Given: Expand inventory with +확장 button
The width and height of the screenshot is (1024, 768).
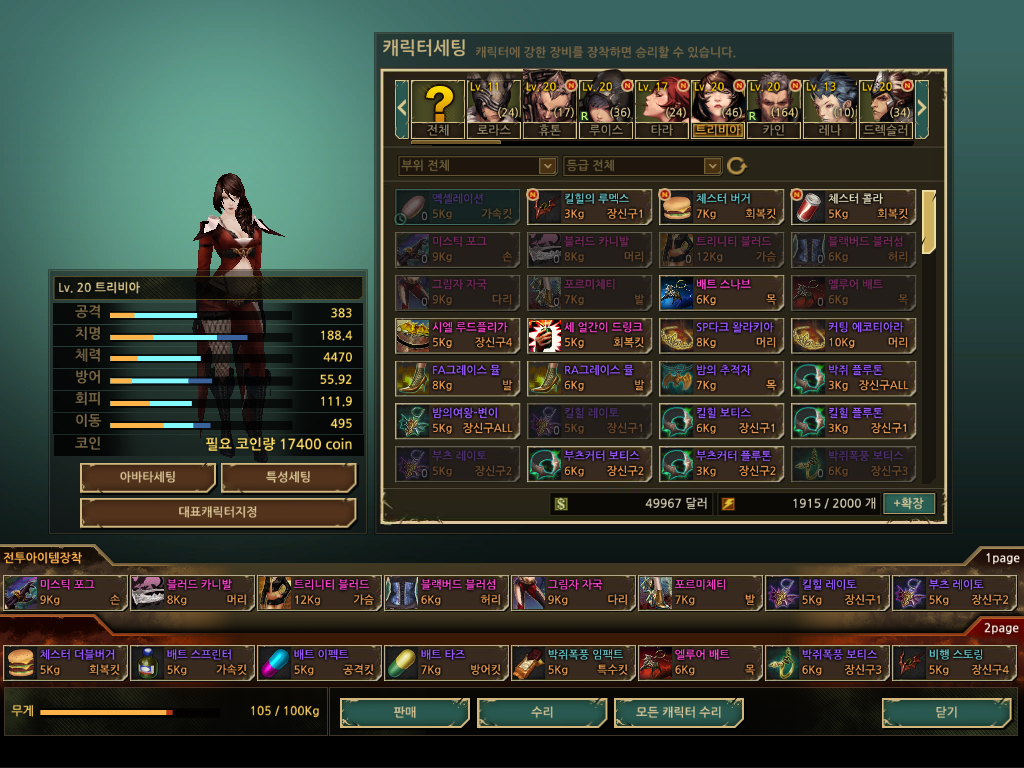Looking at the screenshot, I should tap(908, 503).
